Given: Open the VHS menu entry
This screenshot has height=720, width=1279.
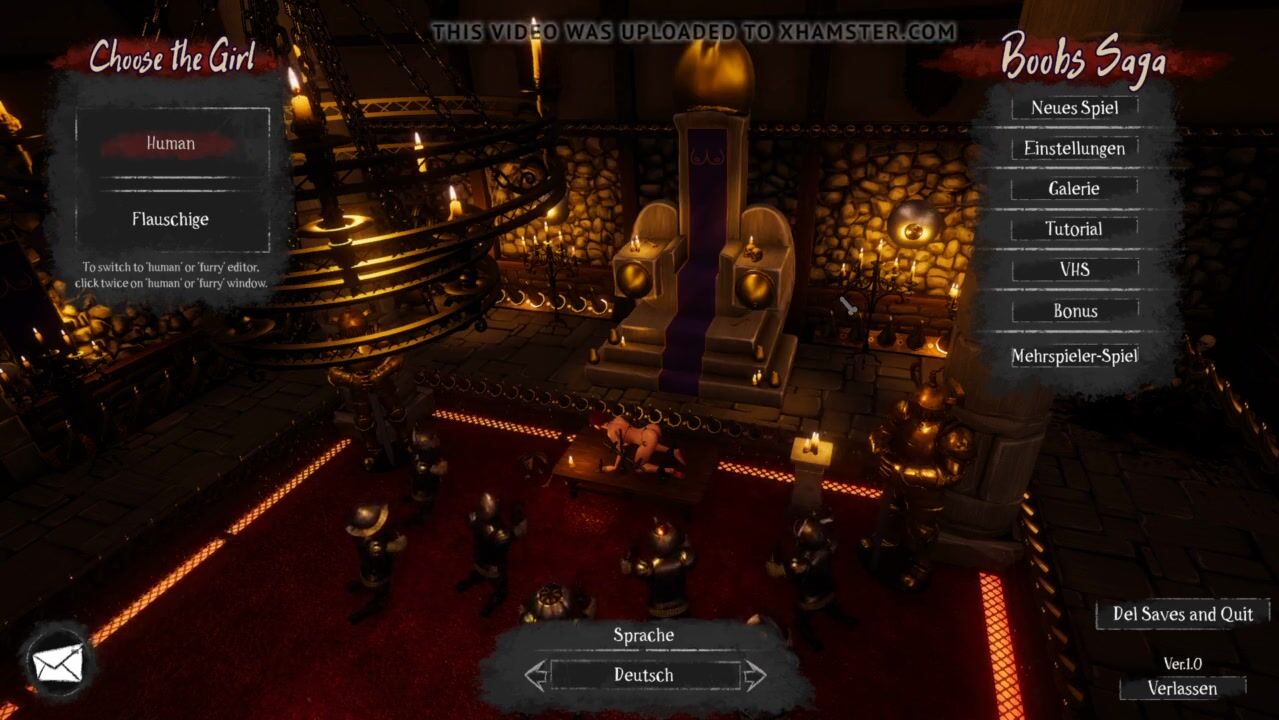Looking at the screenshot, I should point(1074,270).
